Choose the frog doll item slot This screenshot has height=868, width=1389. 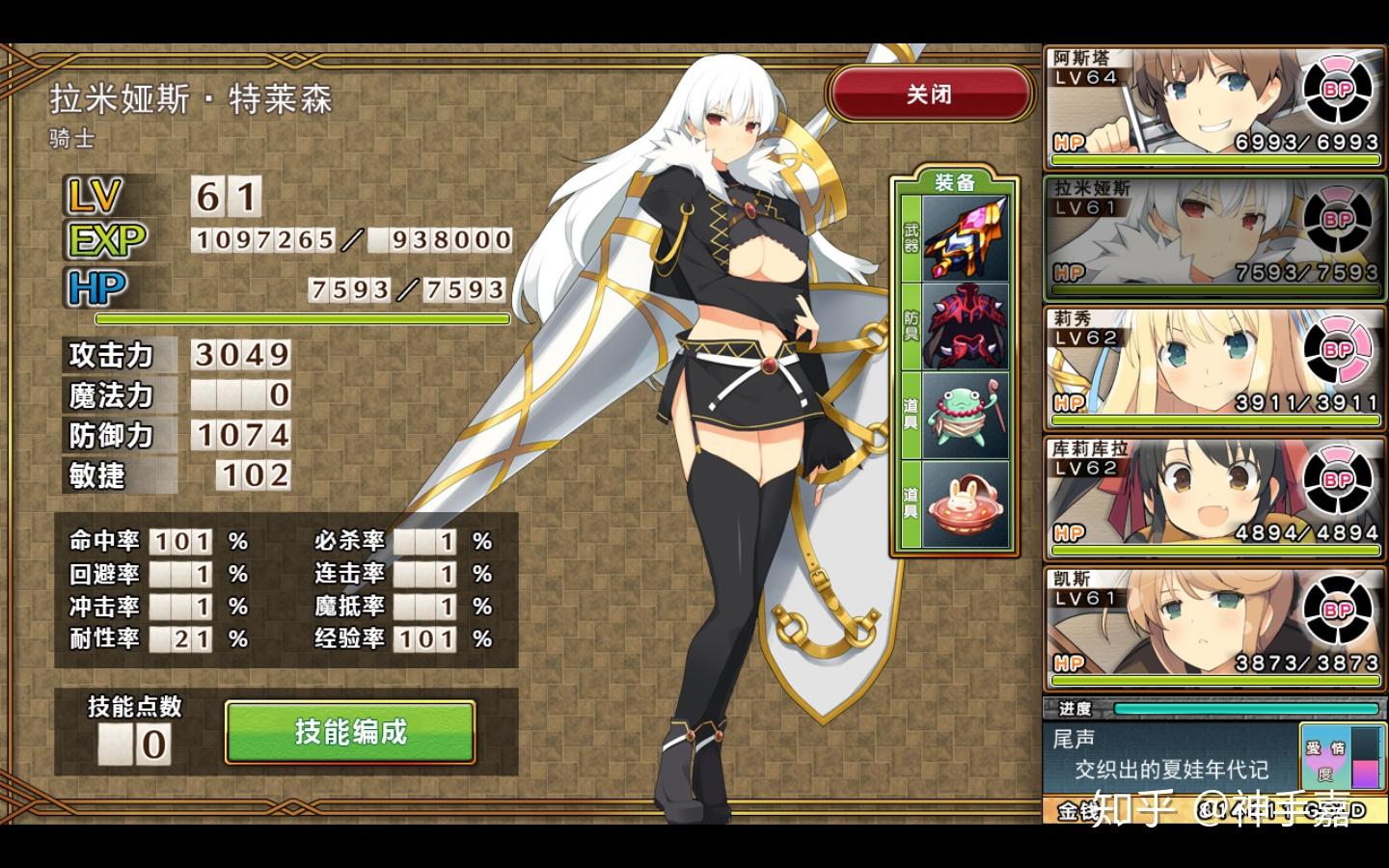(966, 416)
